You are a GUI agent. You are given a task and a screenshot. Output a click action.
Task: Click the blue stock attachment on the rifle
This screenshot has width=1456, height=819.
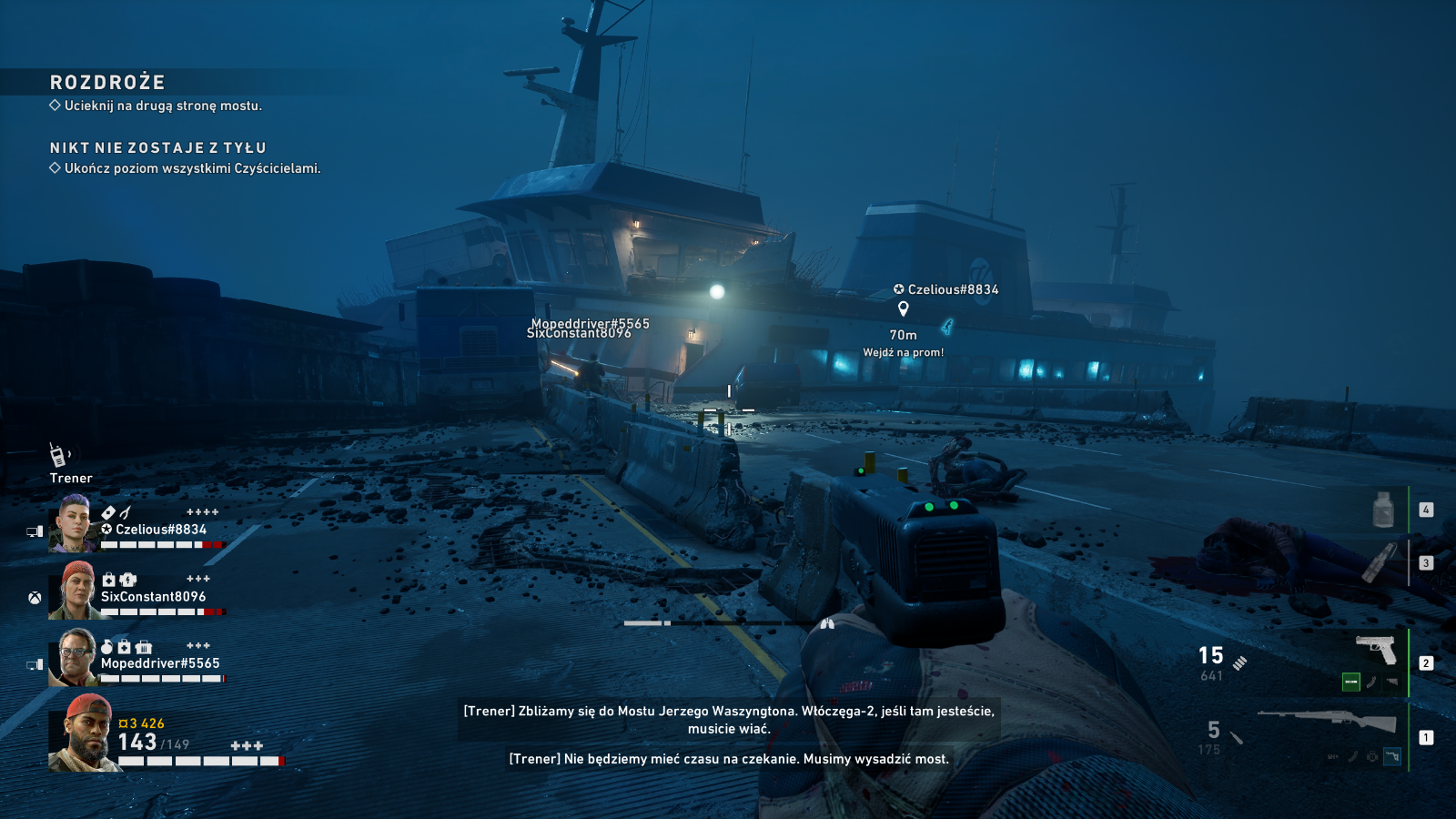tap(1392, 756)
